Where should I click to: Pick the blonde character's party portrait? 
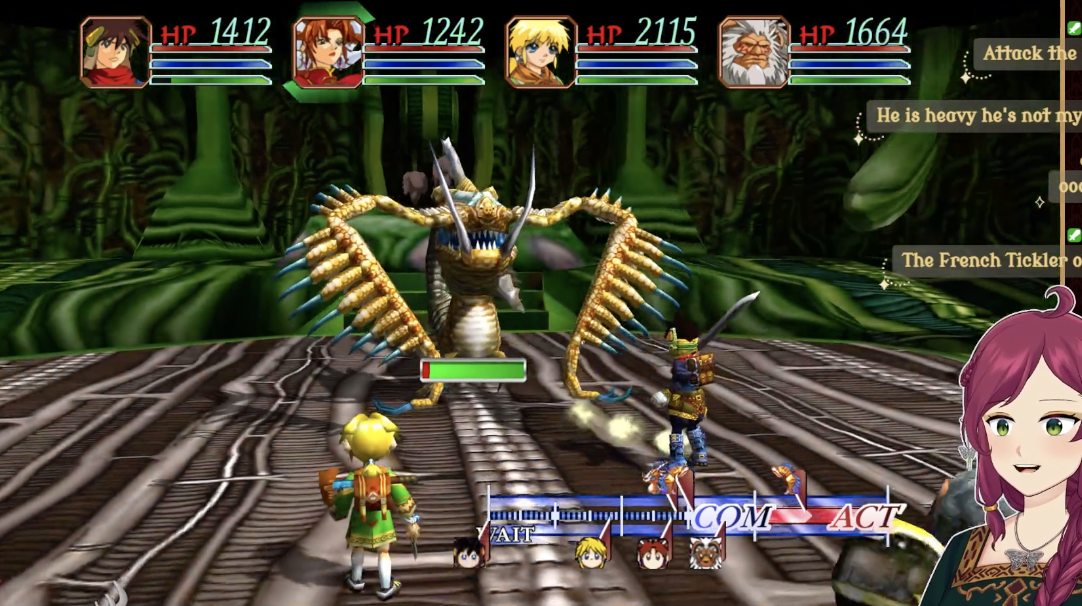click(x=541, y=52)
